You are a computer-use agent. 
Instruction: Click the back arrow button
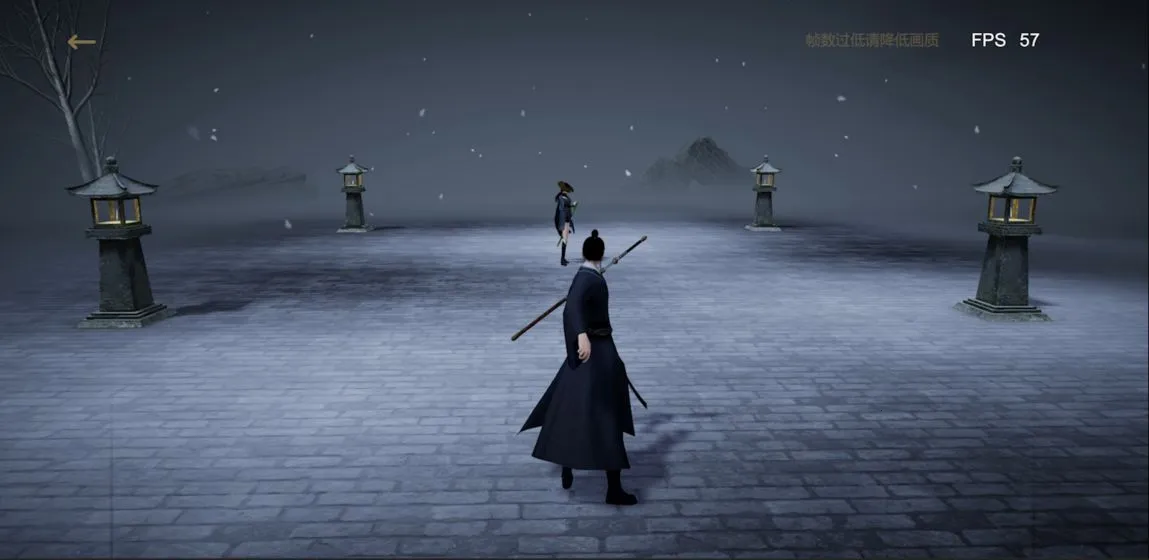(81, 42)
